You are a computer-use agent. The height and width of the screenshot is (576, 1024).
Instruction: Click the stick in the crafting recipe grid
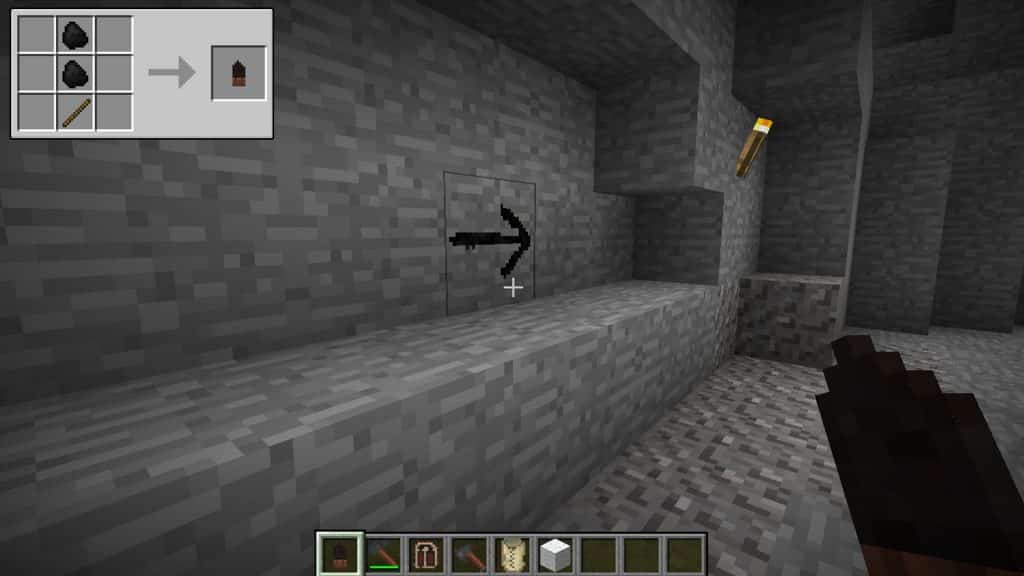click(x=75, y=111)
